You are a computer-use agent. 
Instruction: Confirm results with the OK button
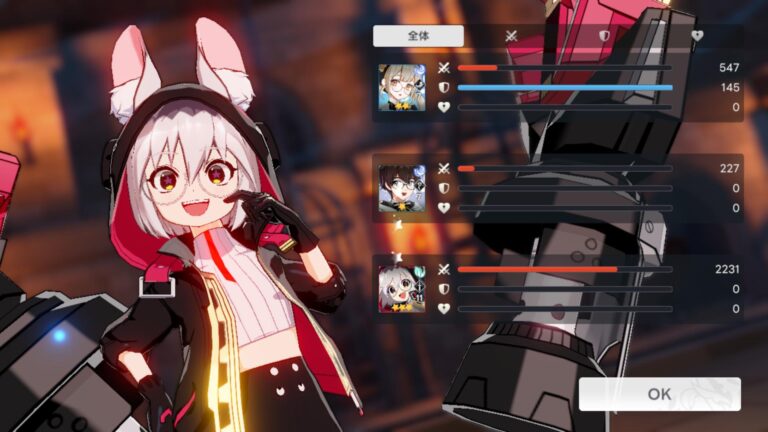click(x=659, y=394)
